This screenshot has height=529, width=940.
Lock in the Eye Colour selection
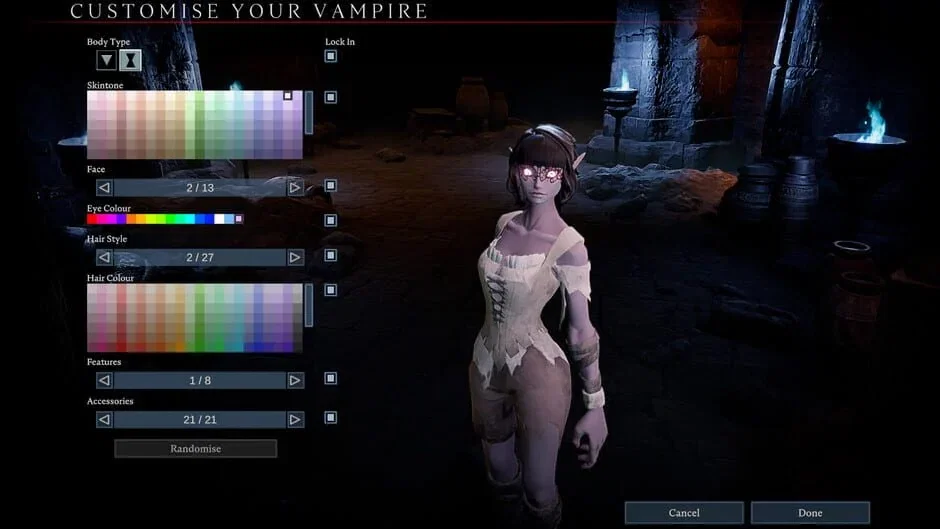pos(331,220)
